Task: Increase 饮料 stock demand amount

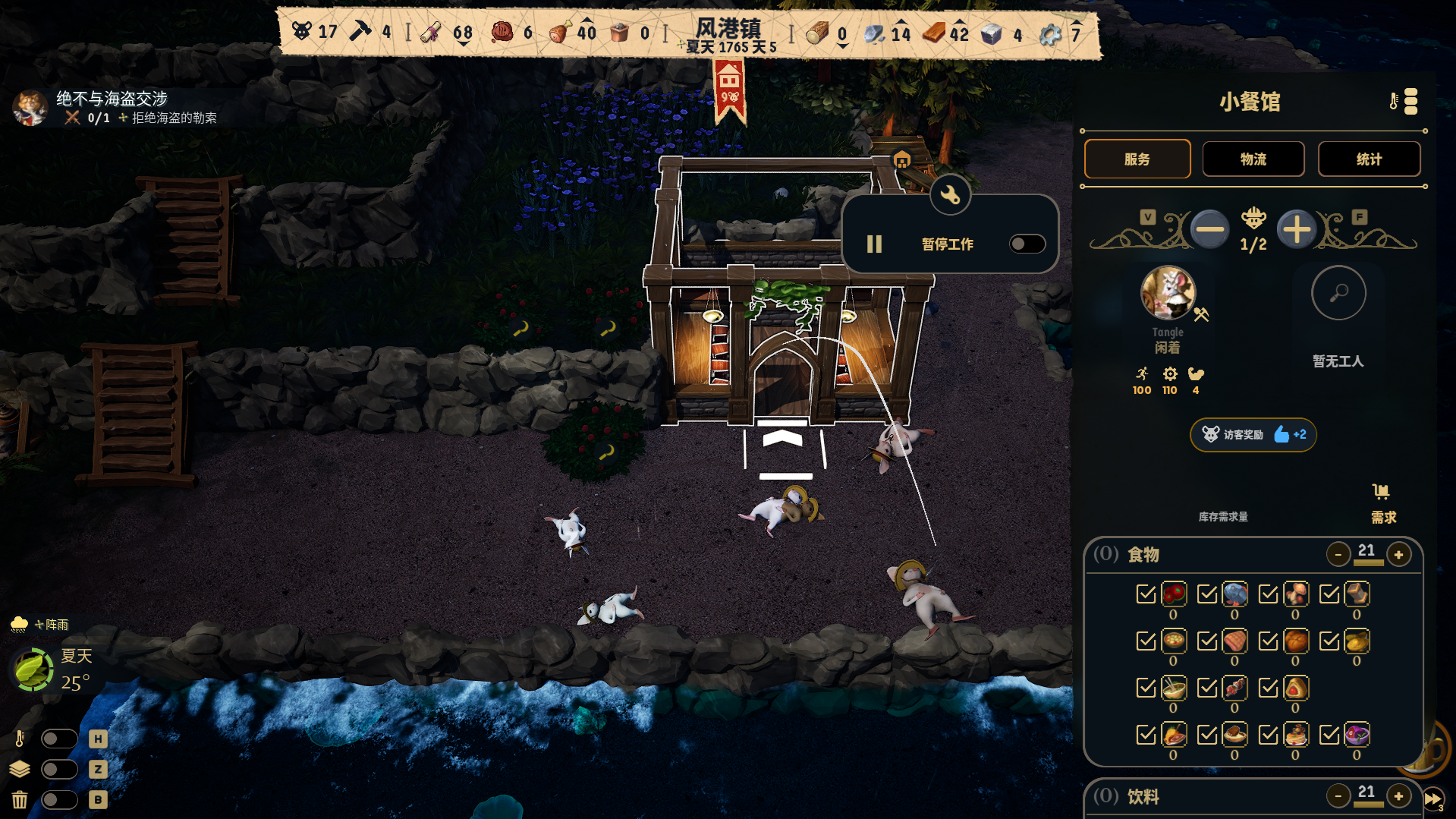Action: [1398, 796]
